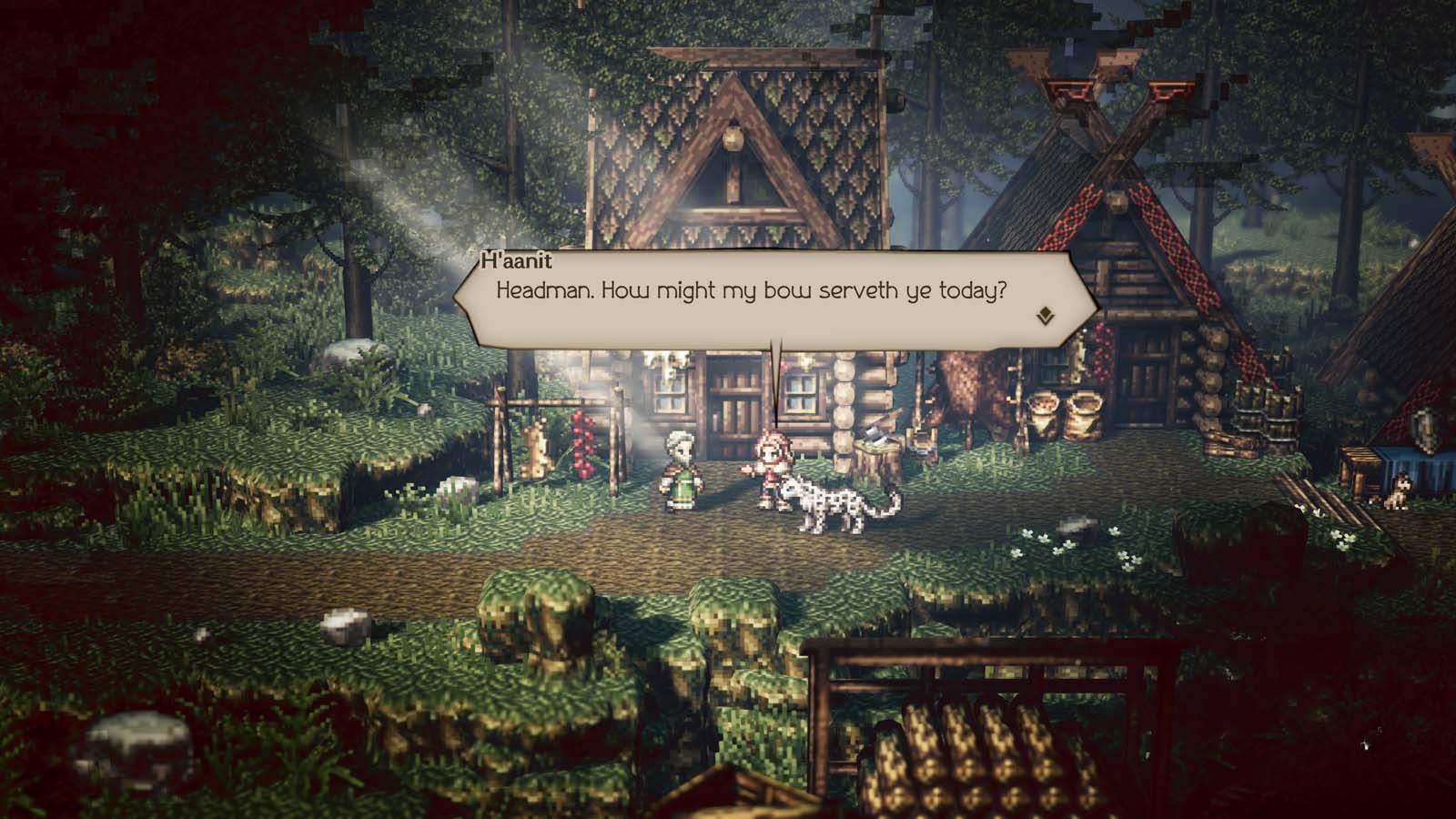Viewport: 1456px width, 819px height.
Task: Click the red berry garland by the door
Action: pyautogui.click(x=582, y=443)
